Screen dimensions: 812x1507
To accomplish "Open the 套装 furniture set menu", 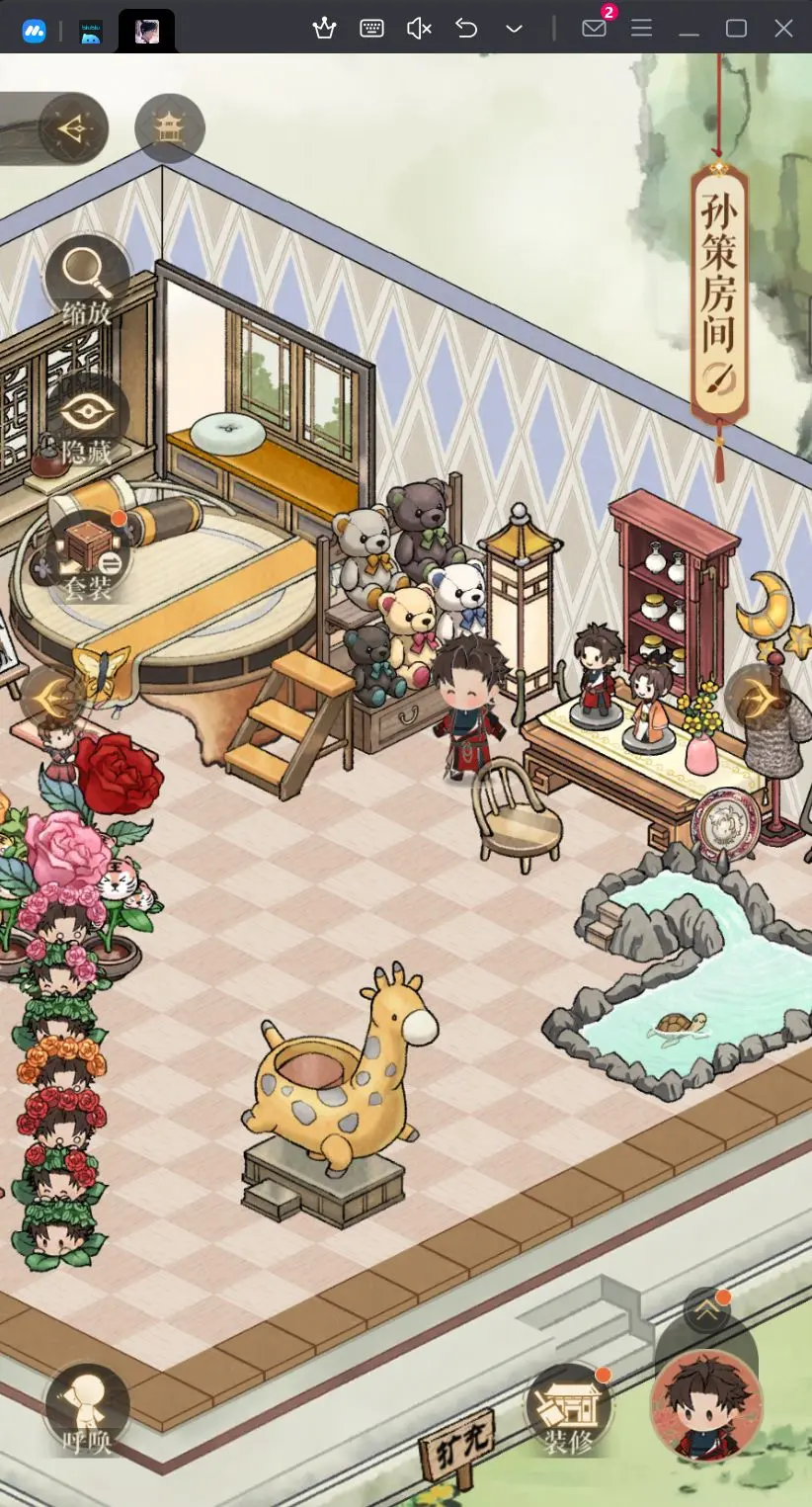I will point(88,557).
